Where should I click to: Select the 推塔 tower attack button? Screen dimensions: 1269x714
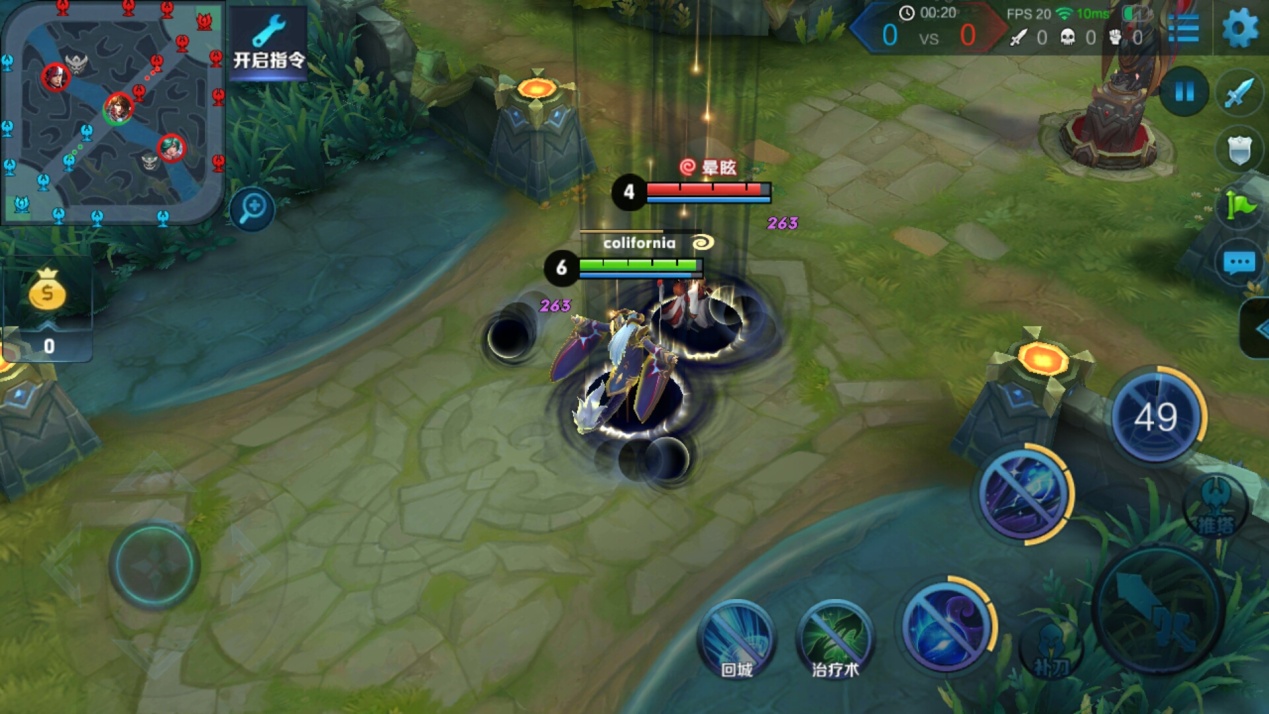[x=1216, y=506]
